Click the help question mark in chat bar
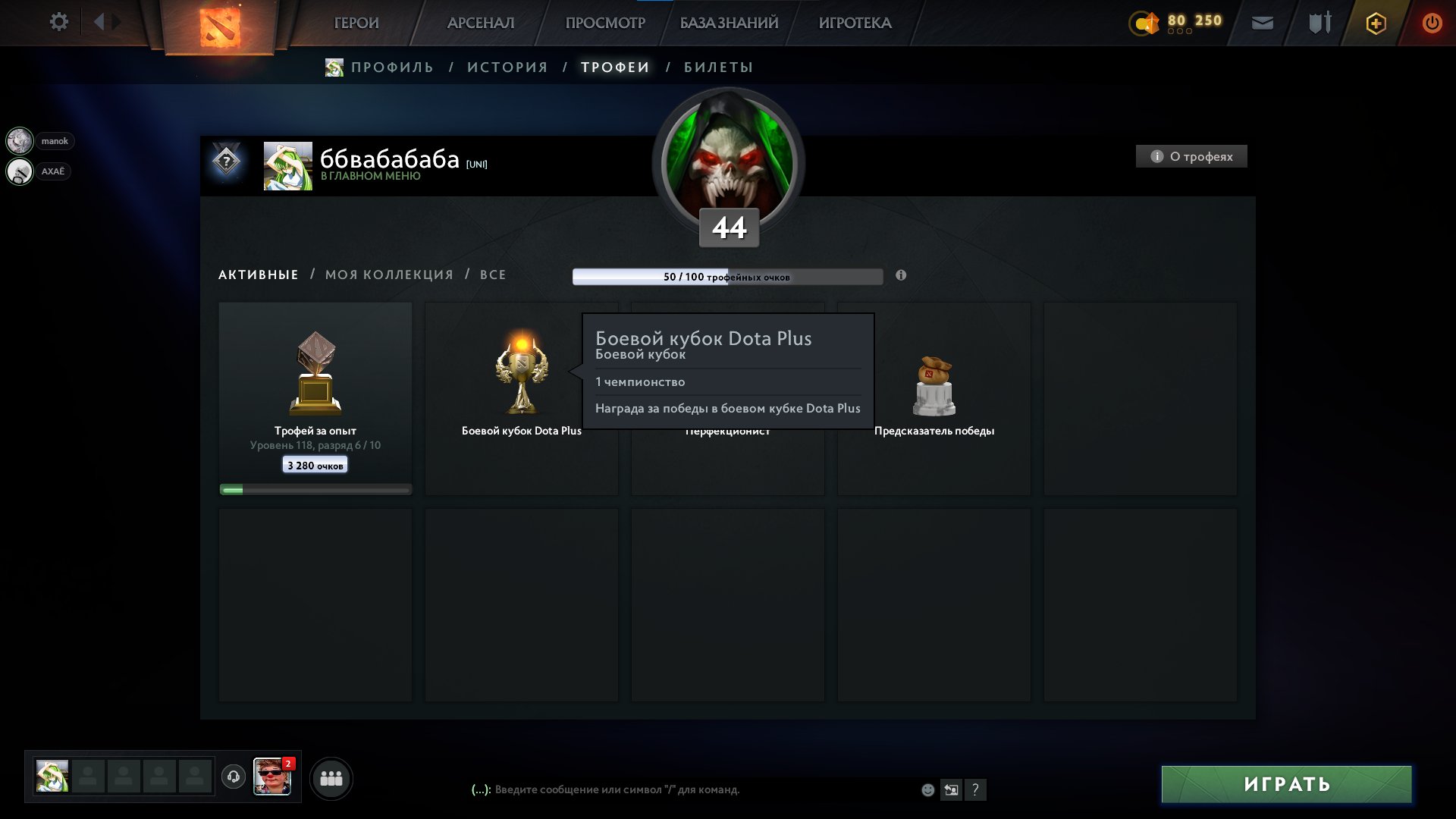Image resolution: width=1456 pixels, height=819 pixels. point(976,789)
